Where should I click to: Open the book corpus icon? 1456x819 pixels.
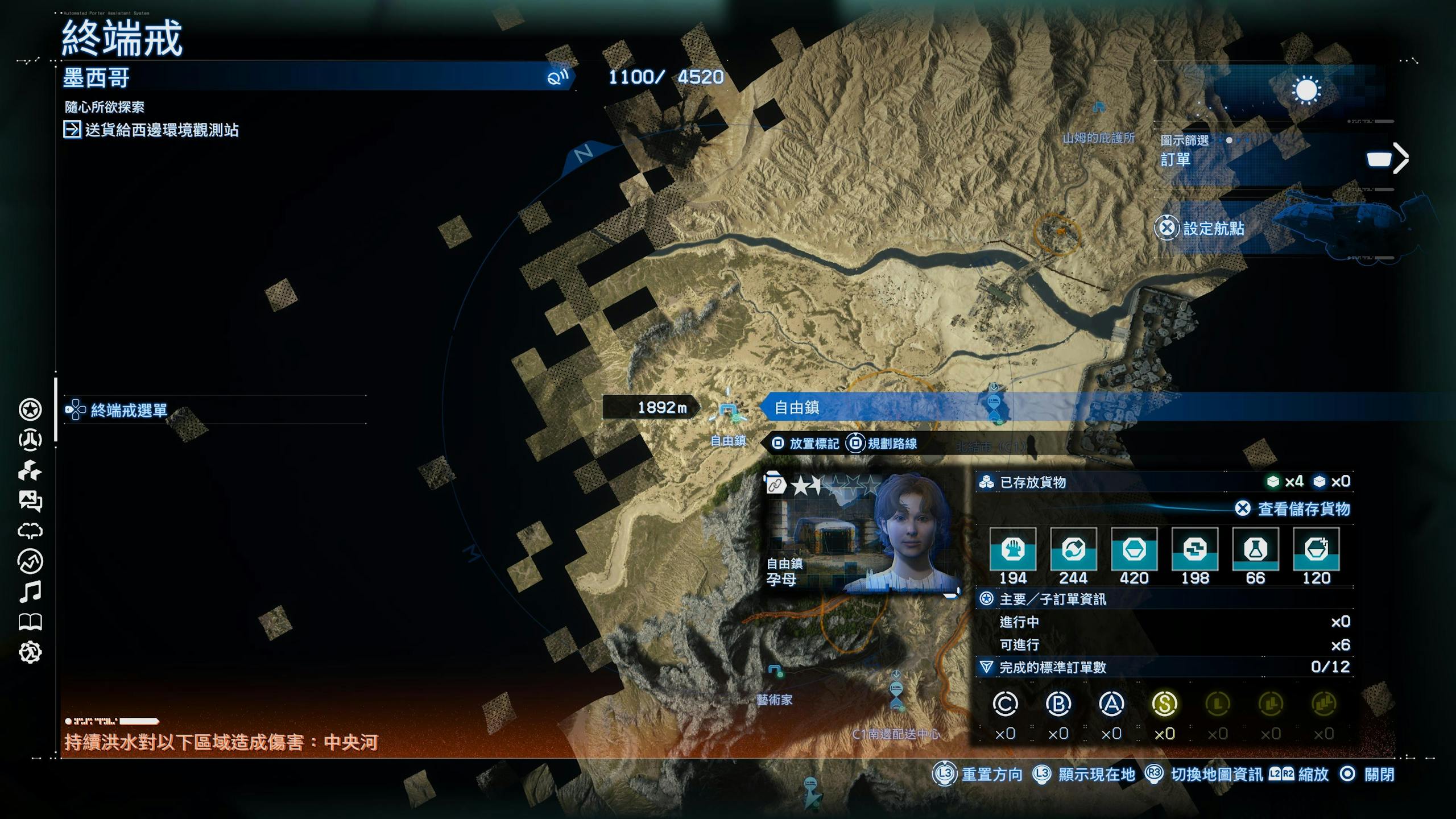coord(30,622)
